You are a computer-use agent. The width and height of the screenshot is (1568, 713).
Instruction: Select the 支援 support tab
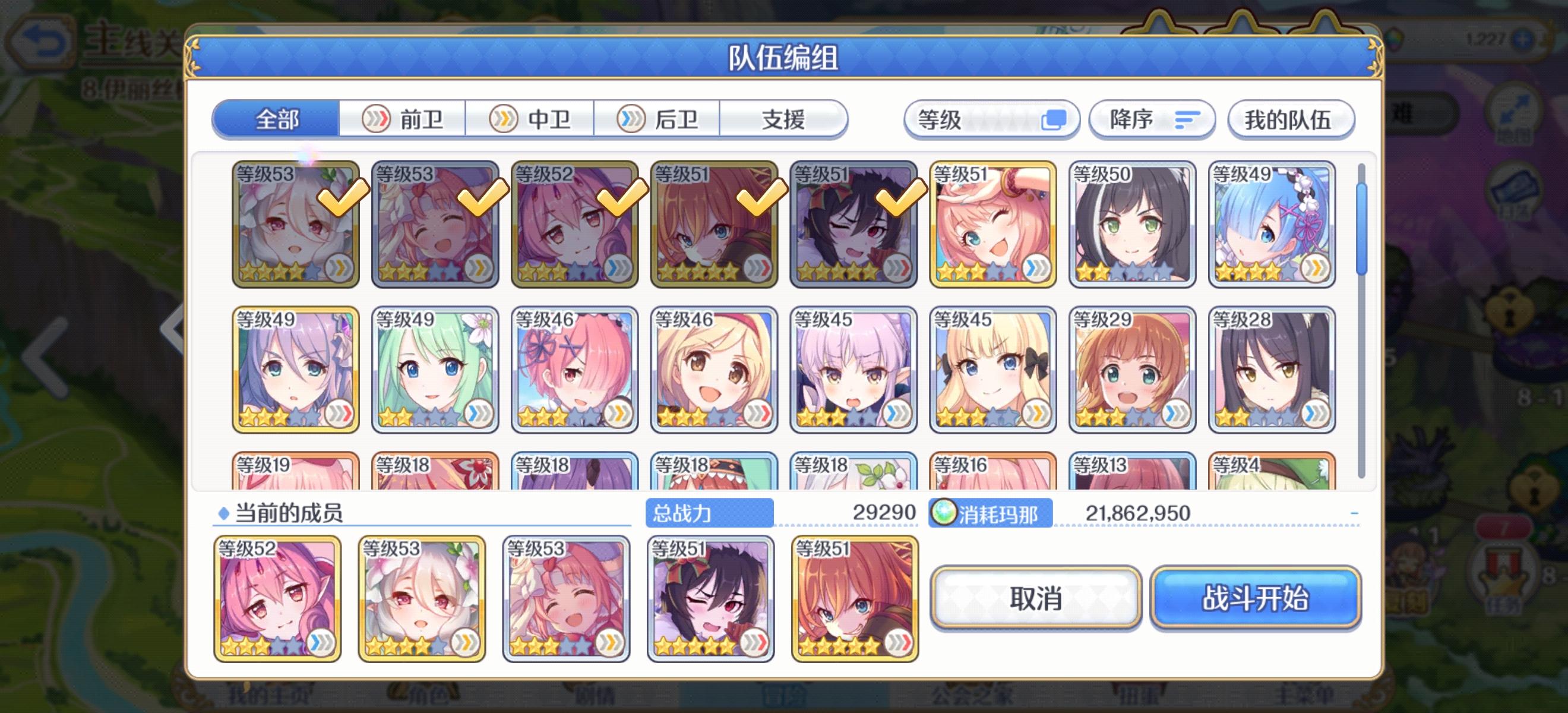point(785,119)
